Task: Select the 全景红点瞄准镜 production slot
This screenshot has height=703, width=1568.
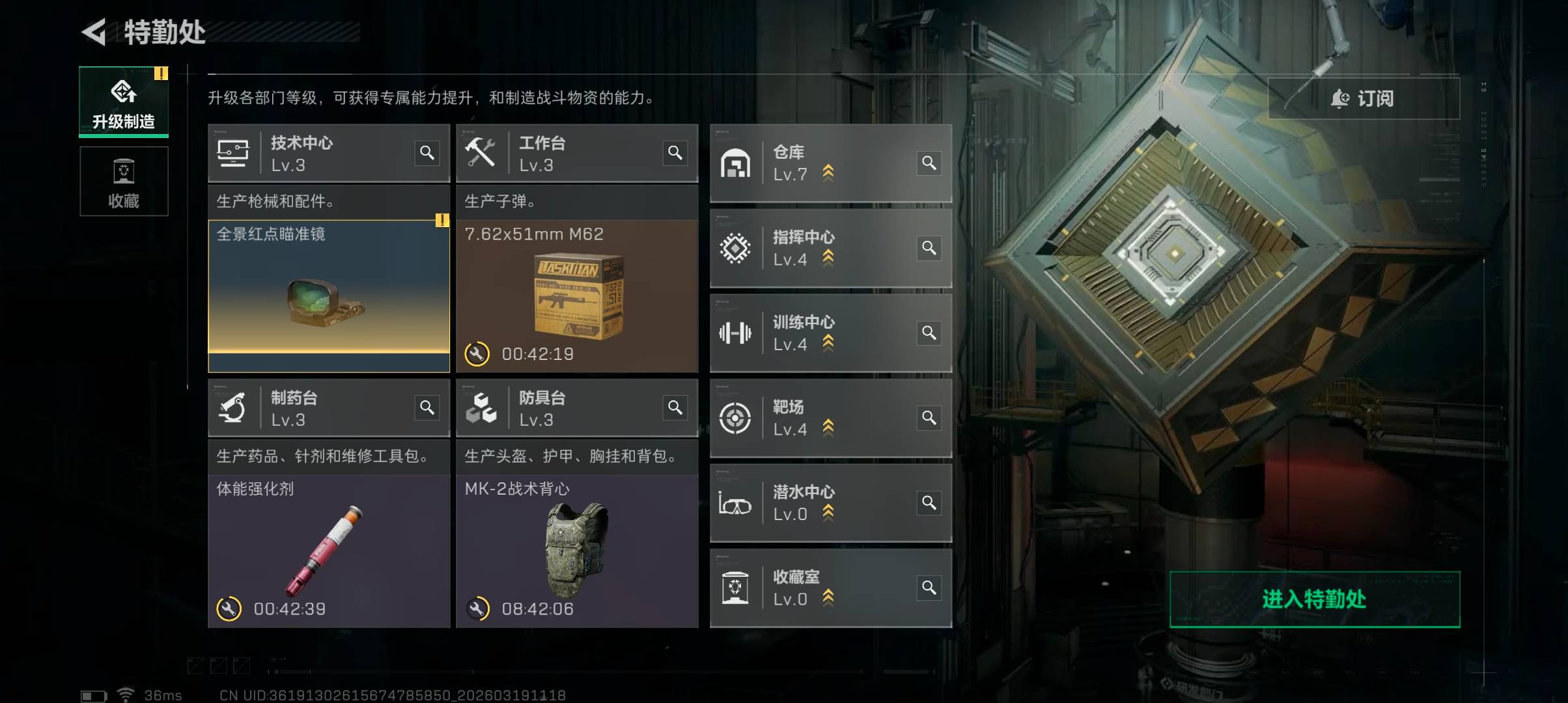Action: (329, 296)
